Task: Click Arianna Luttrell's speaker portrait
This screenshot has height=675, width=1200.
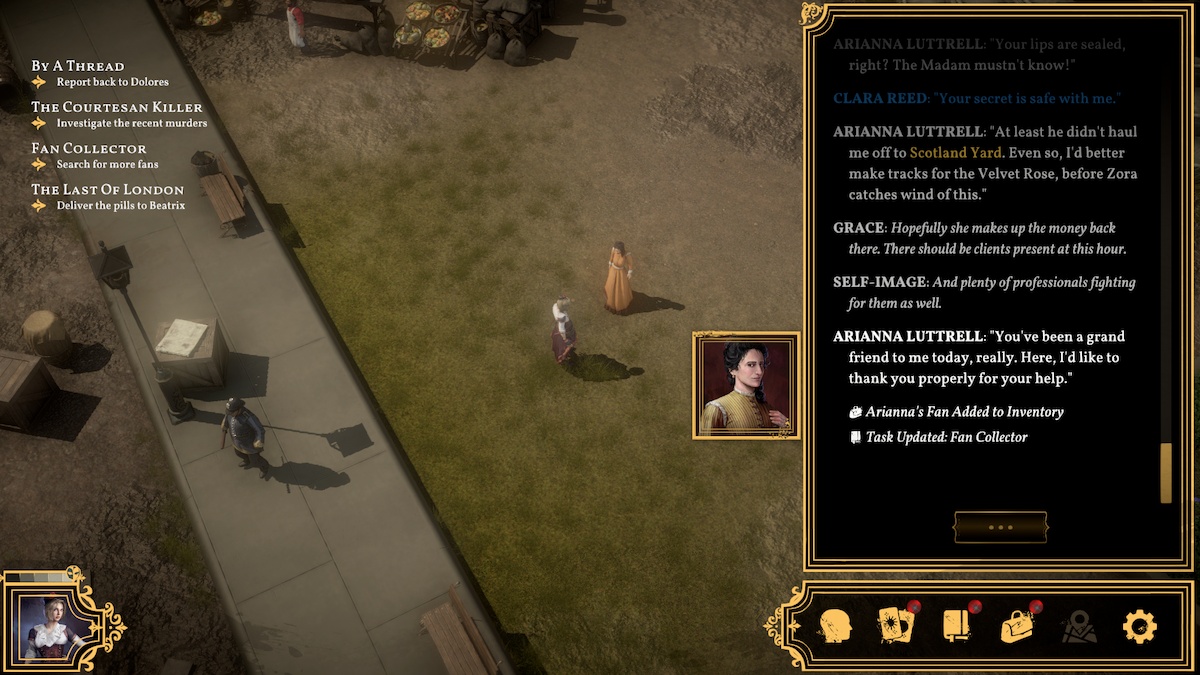Action: pos(746,386)
